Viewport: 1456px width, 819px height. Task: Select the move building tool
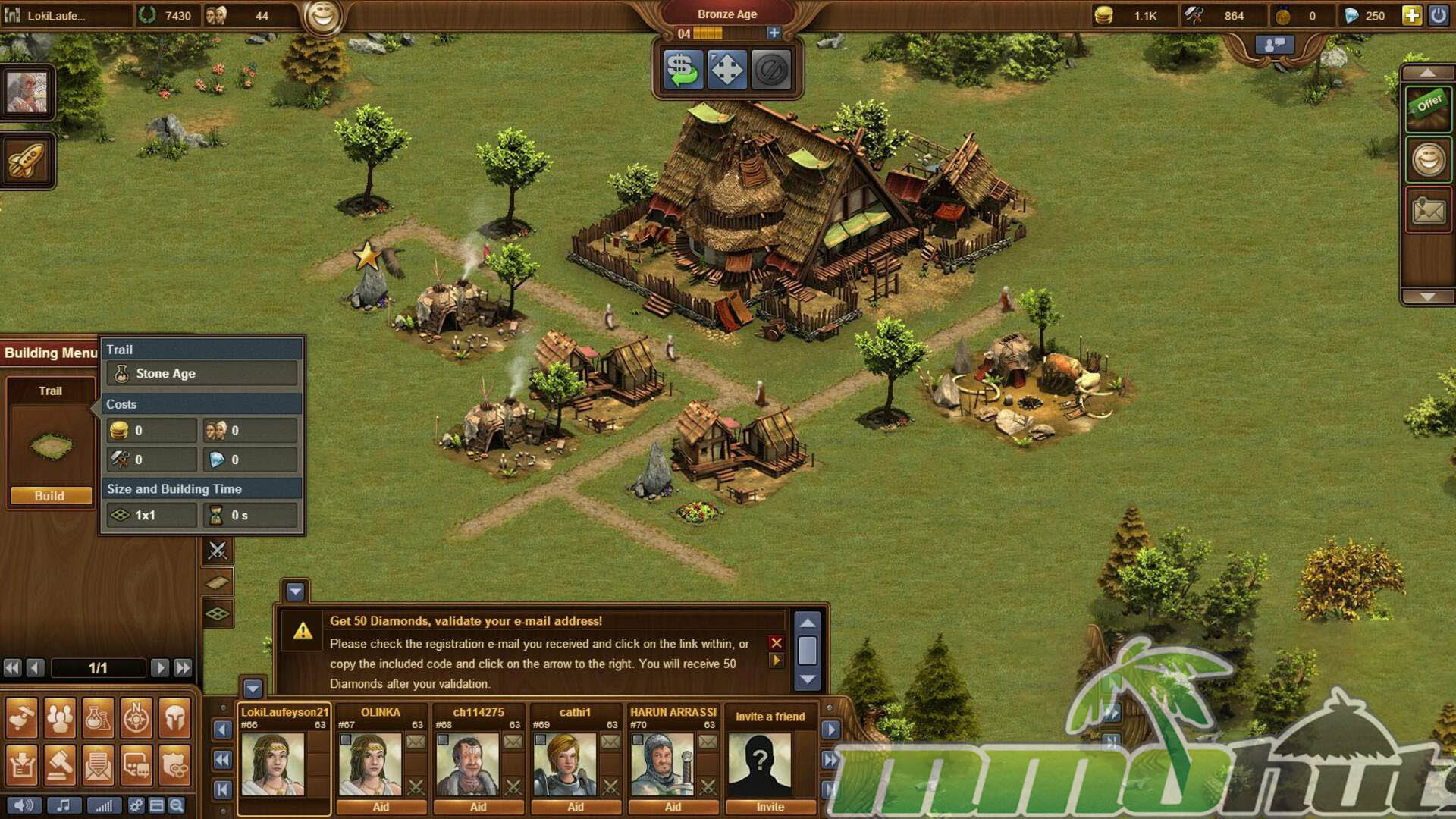pyautogui.click(x=726, y=71)
